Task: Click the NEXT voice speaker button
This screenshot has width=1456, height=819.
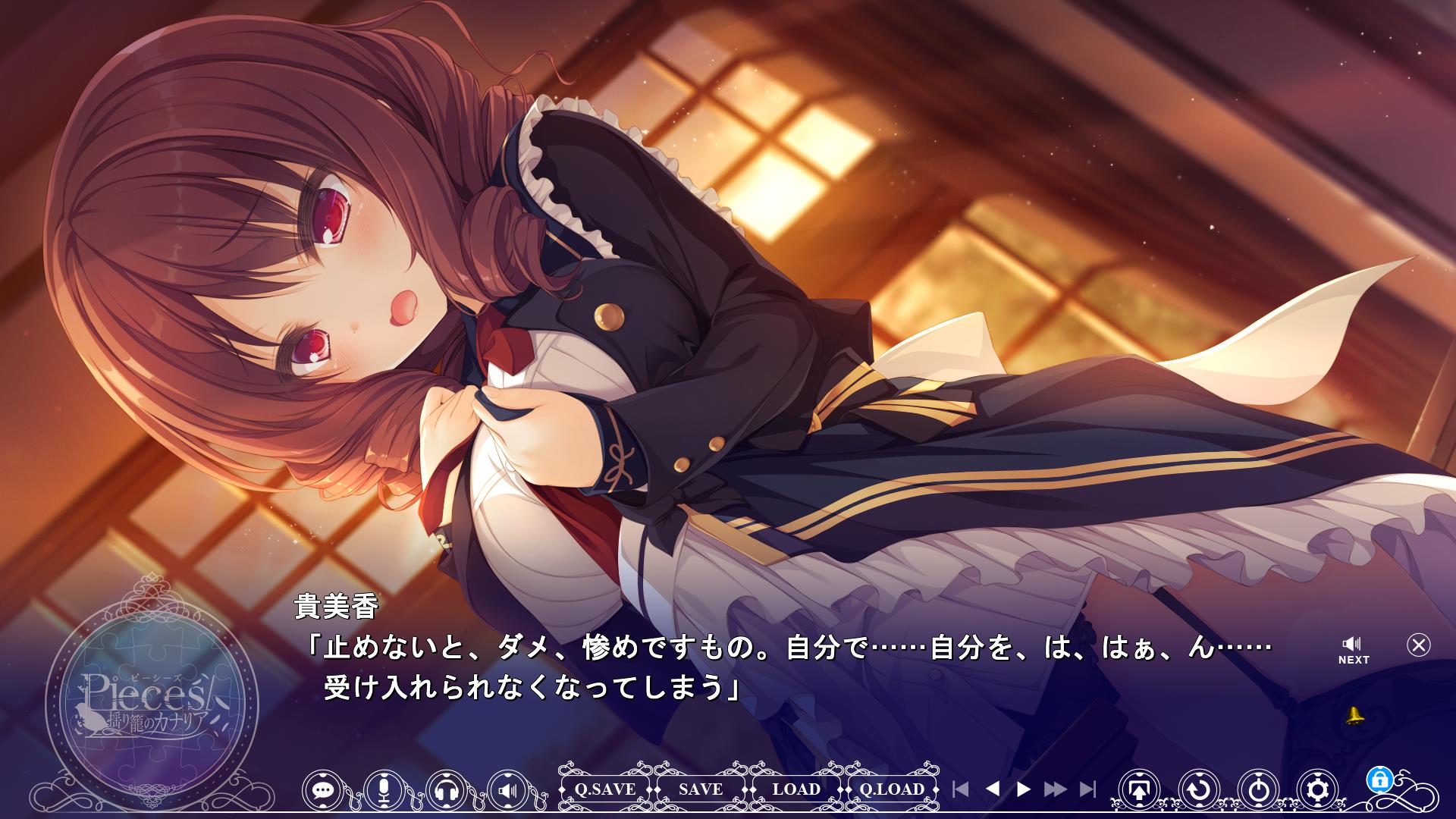Action: coord(1353,650)
